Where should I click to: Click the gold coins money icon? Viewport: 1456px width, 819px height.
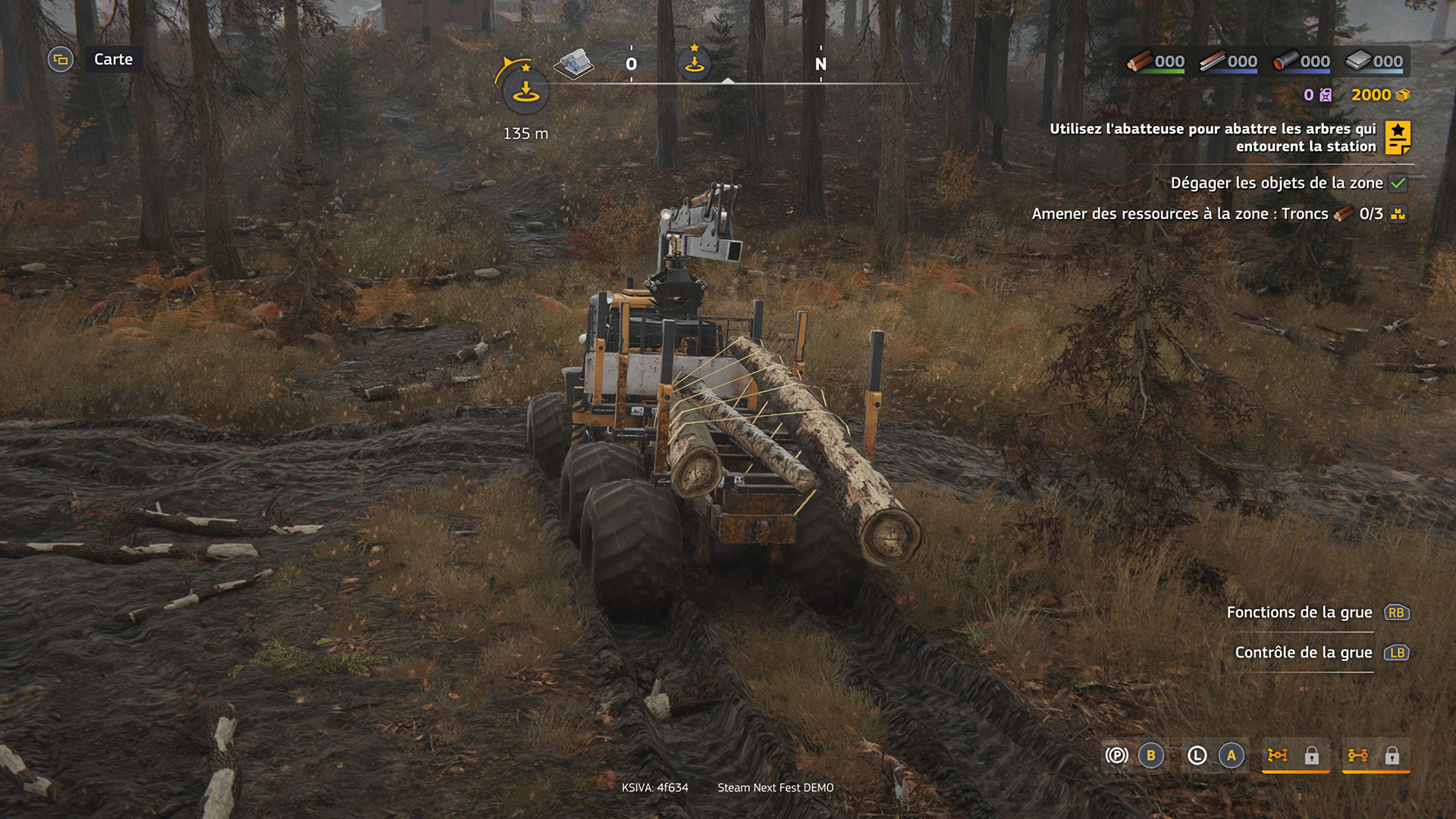pyautogui.click(x=1403, y=95)
